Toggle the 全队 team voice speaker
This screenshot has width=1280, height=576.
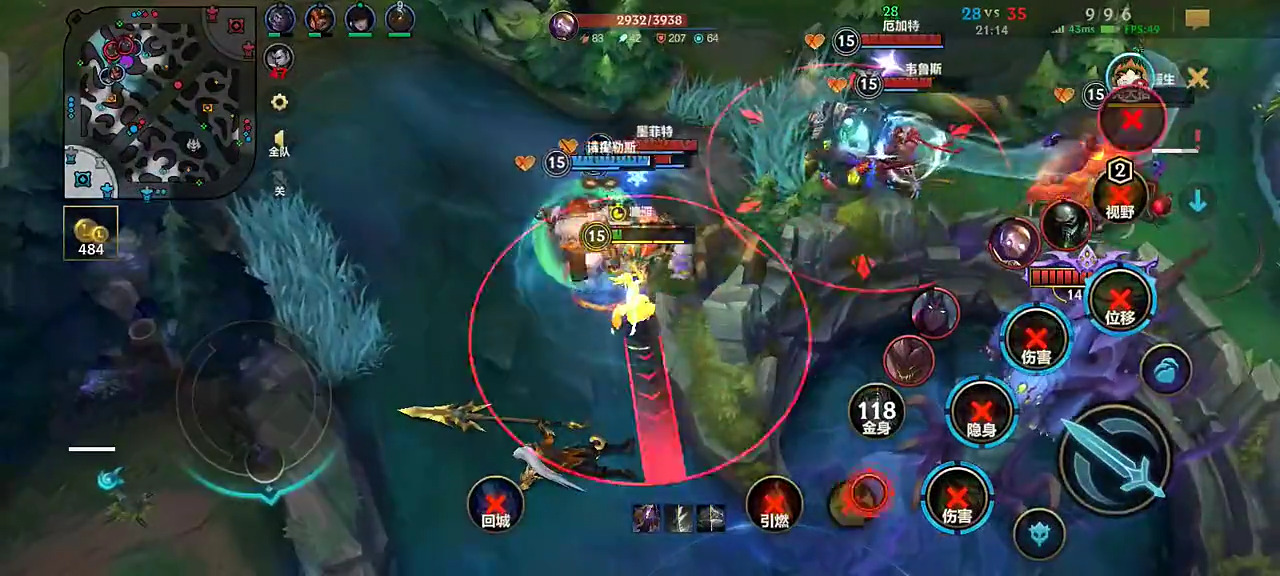[279, 144]
